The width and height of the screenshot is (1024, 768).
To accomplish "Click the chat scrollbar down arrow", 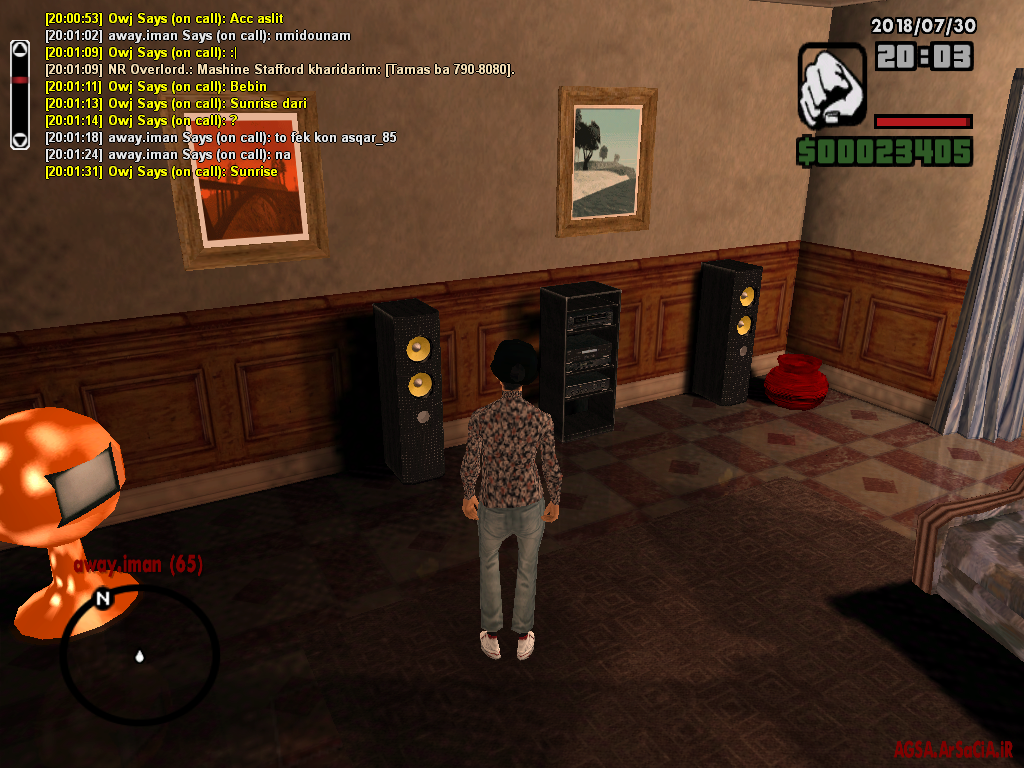I will 20,139.
